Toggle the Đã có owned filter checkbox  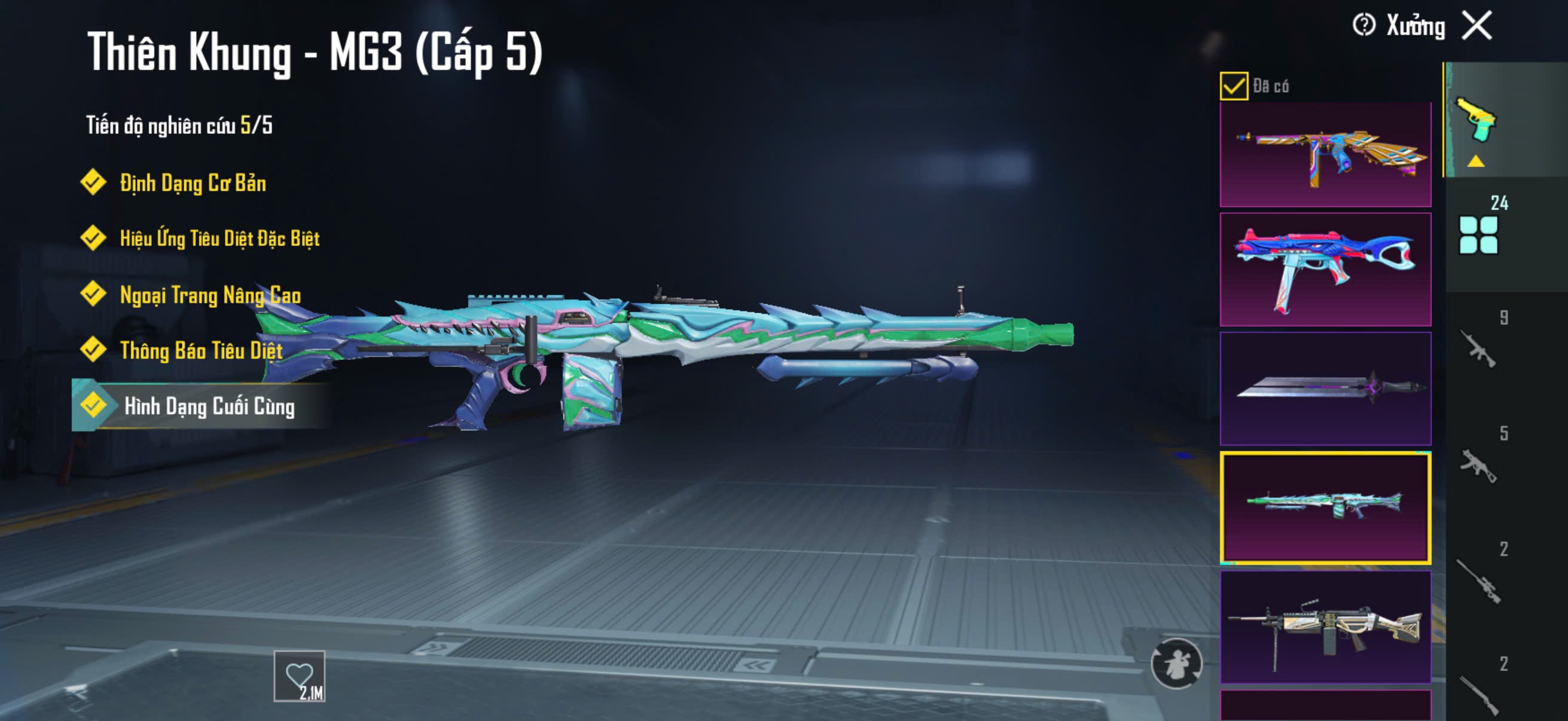[1233, 85]
